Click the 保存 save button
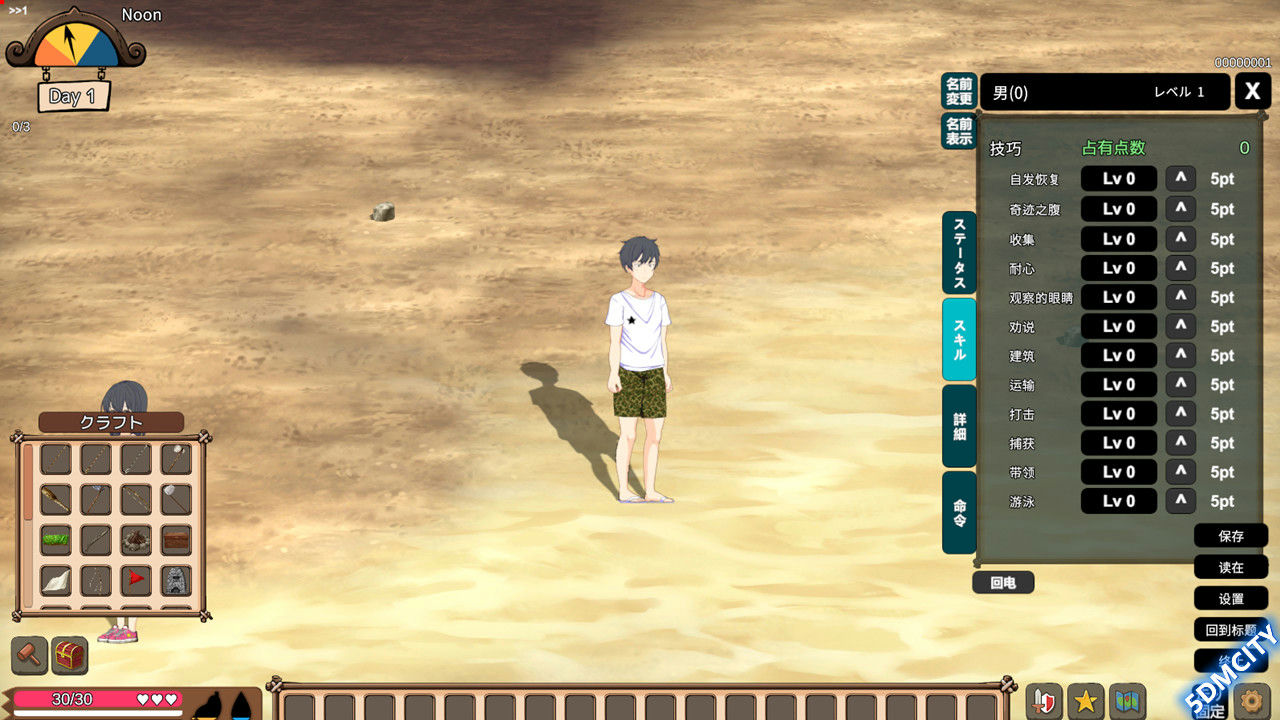This screenshot has height=720, width=1280. (x=1231, y=536)
